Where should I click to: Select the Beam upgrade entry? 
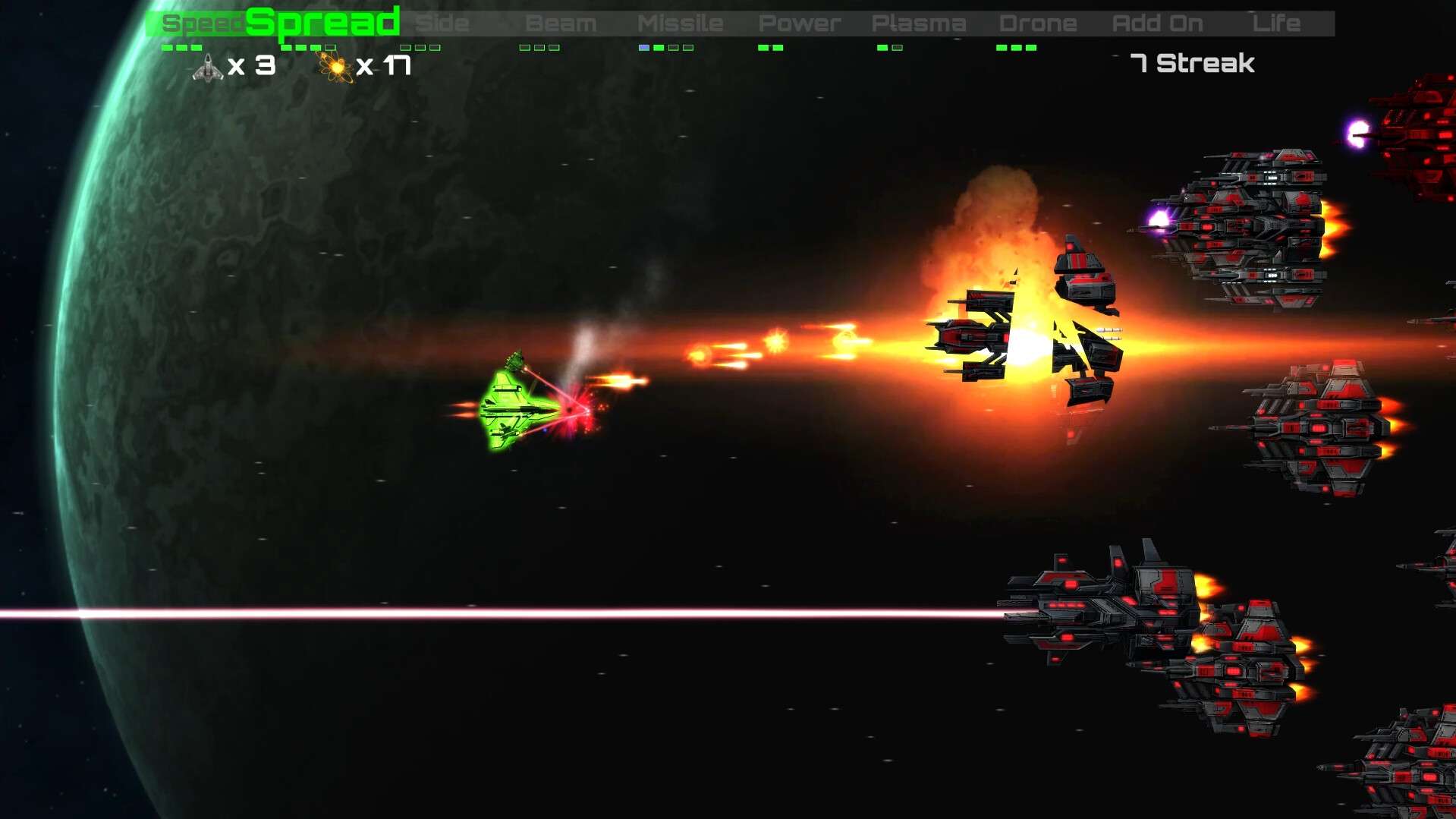[561, 24]
